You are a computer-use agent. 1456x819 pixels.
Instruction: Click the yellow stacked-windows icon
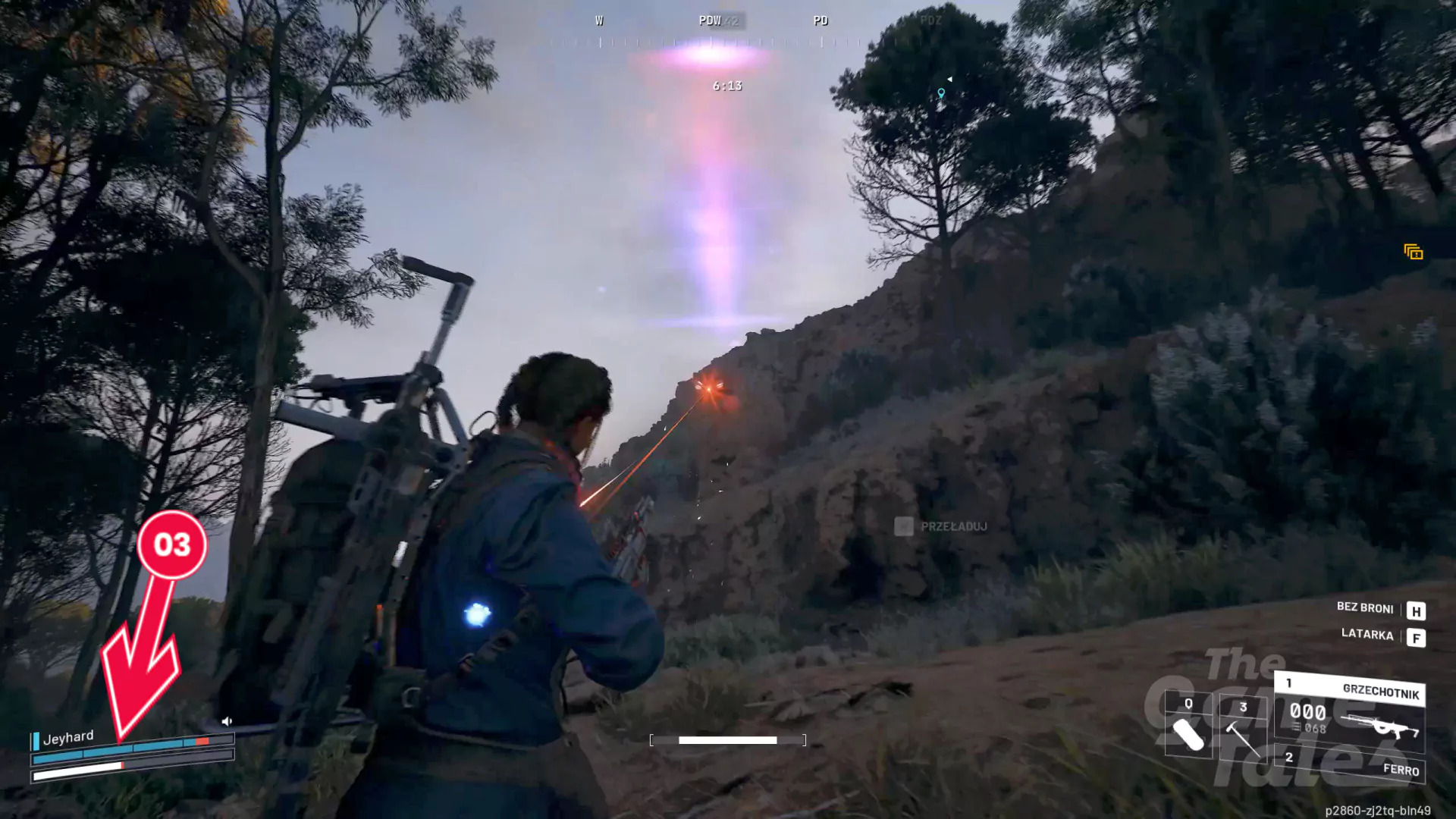[x=1413, y=252]
